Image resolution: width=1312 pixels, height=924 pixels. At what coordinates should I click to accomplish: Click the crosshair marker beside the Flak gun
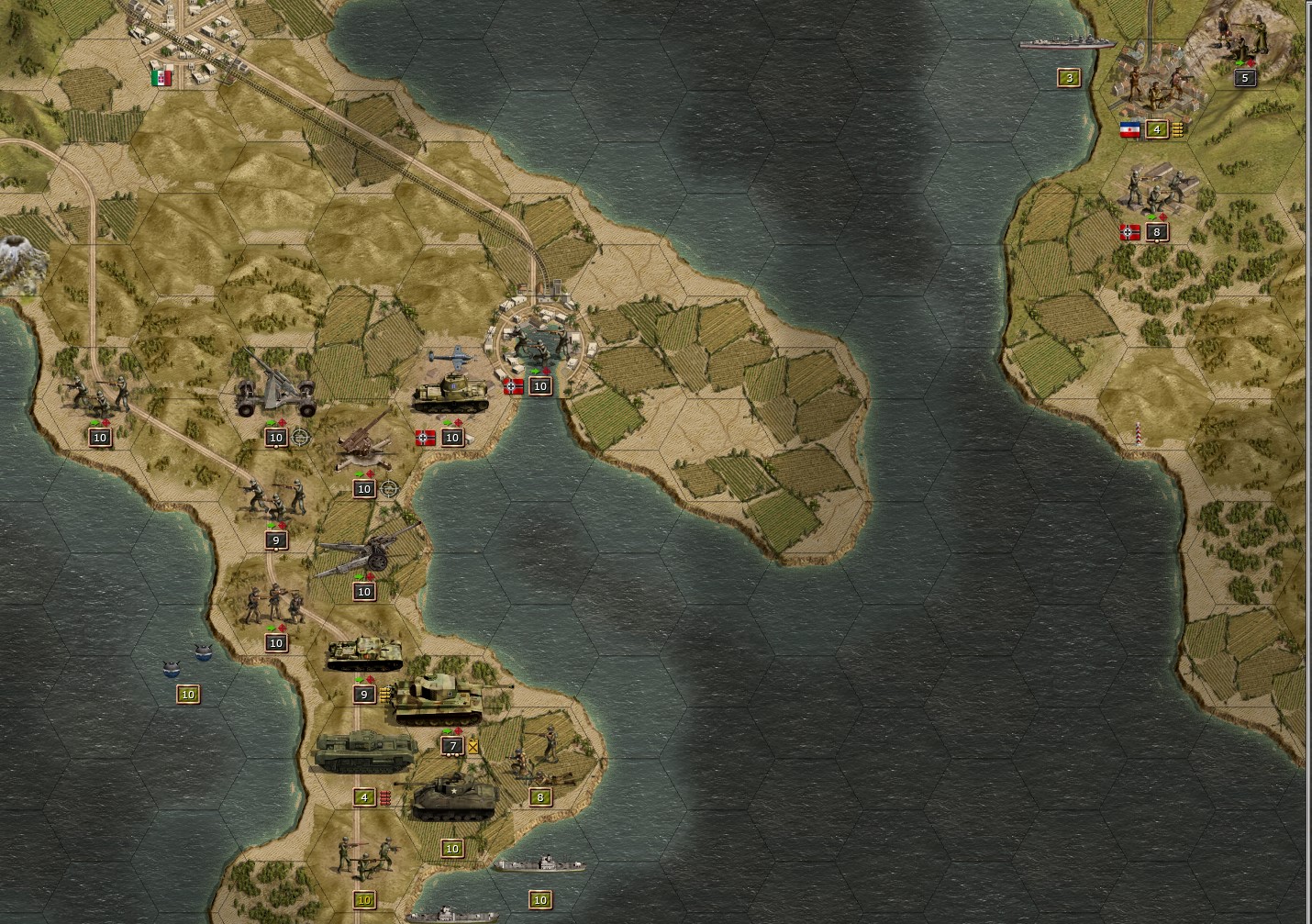click(x=299, y=438)
